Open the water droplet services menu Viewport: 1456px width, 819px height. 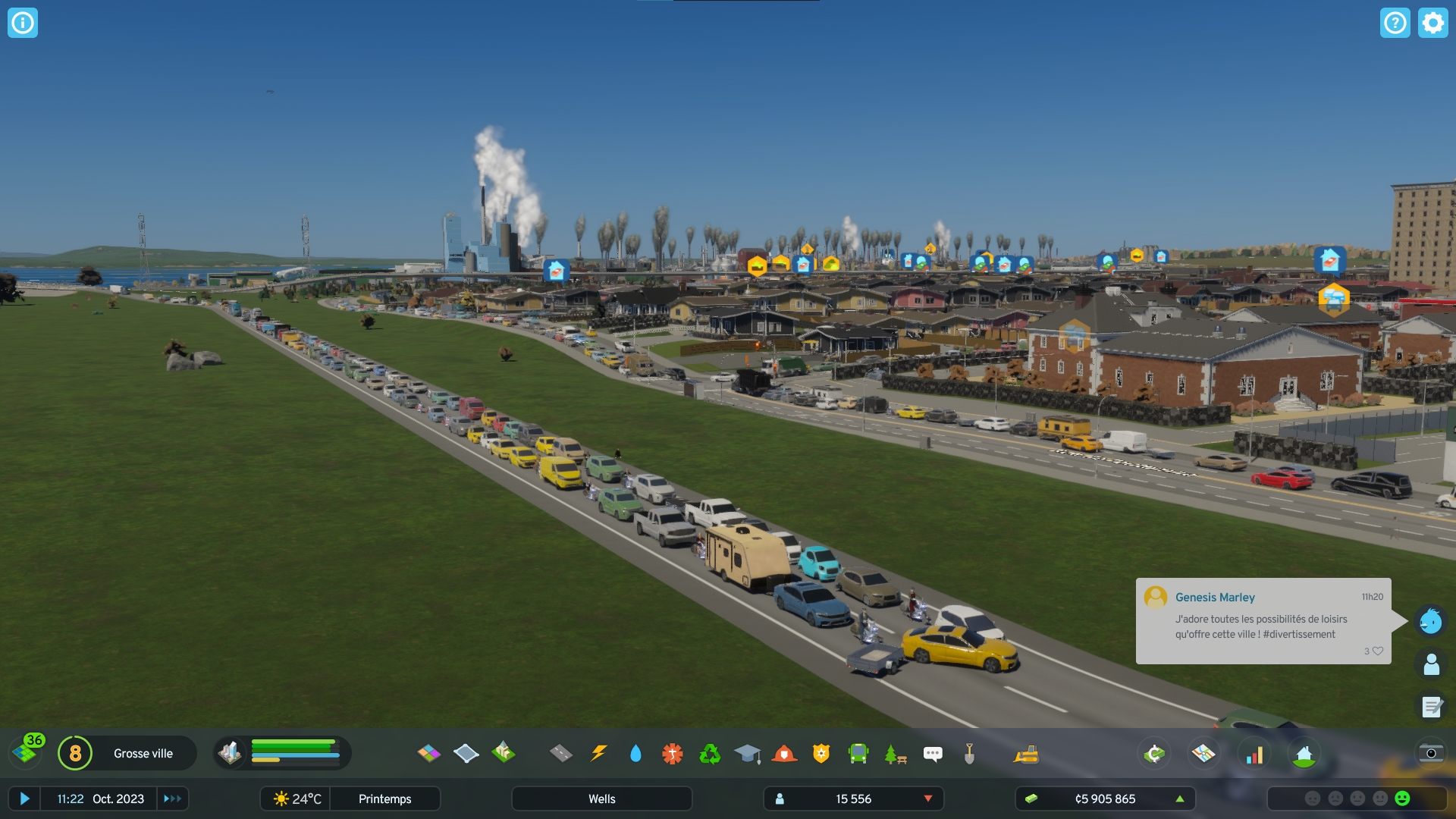tap(635, 753)
